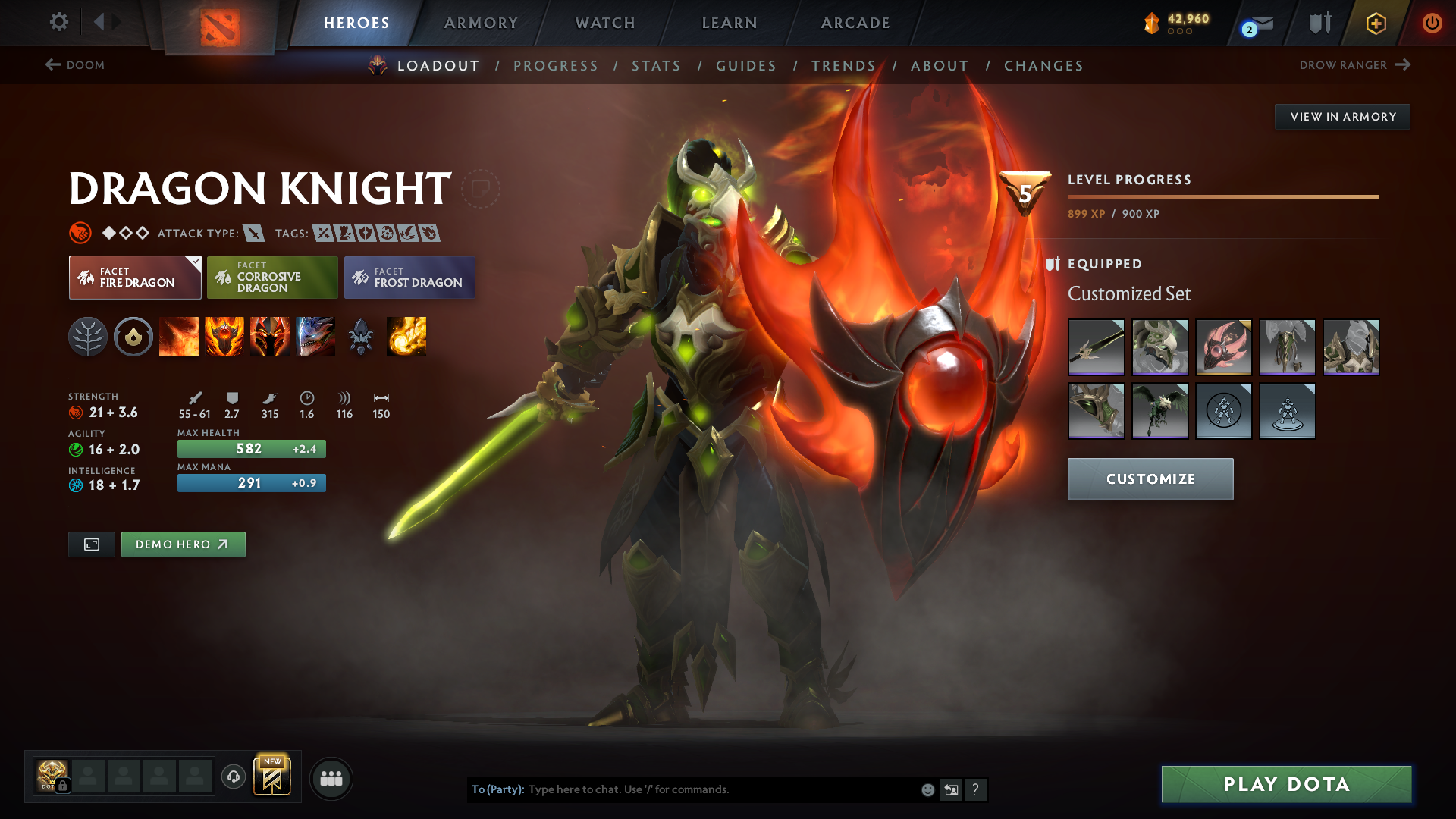Go to next hero Drow Ranger
Viewport: 1456px width, 819px height.
(x=1354, y=65)
